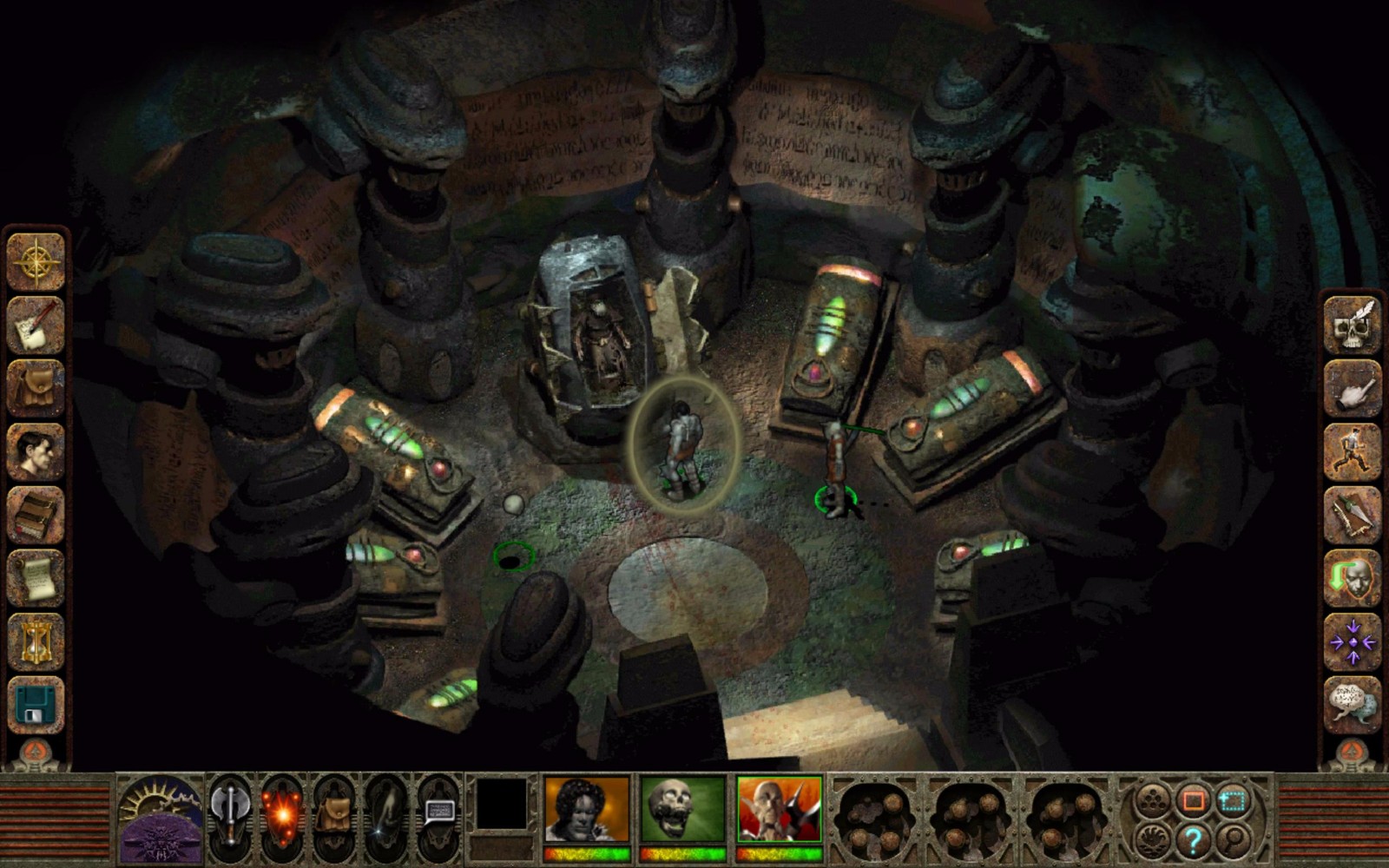The width and height of the screenshot is (1389, 868).
Task: Open the priest scroll button
Action: pos(36,578)
